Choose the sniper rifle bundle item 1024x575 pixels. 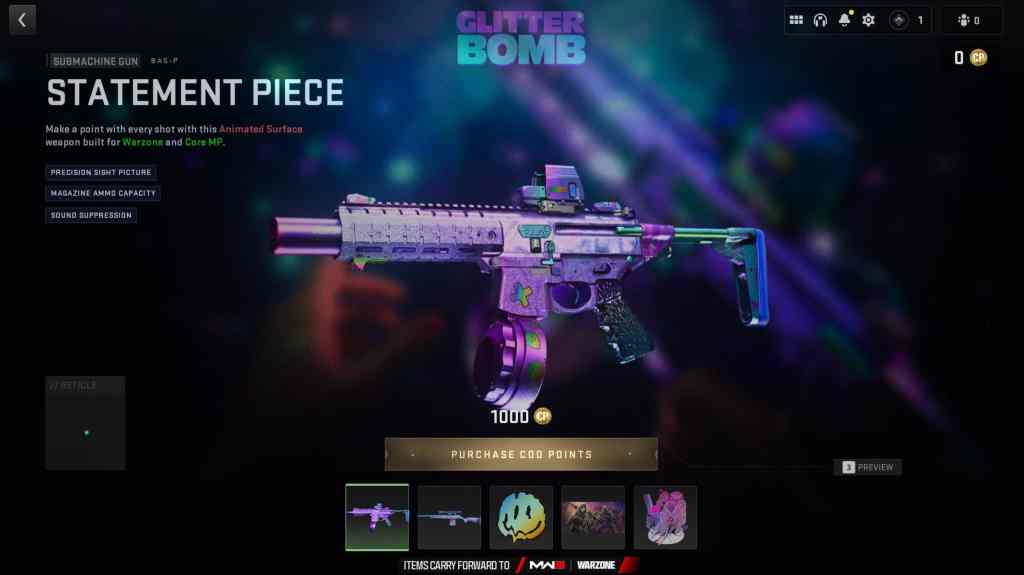[449, 517]
